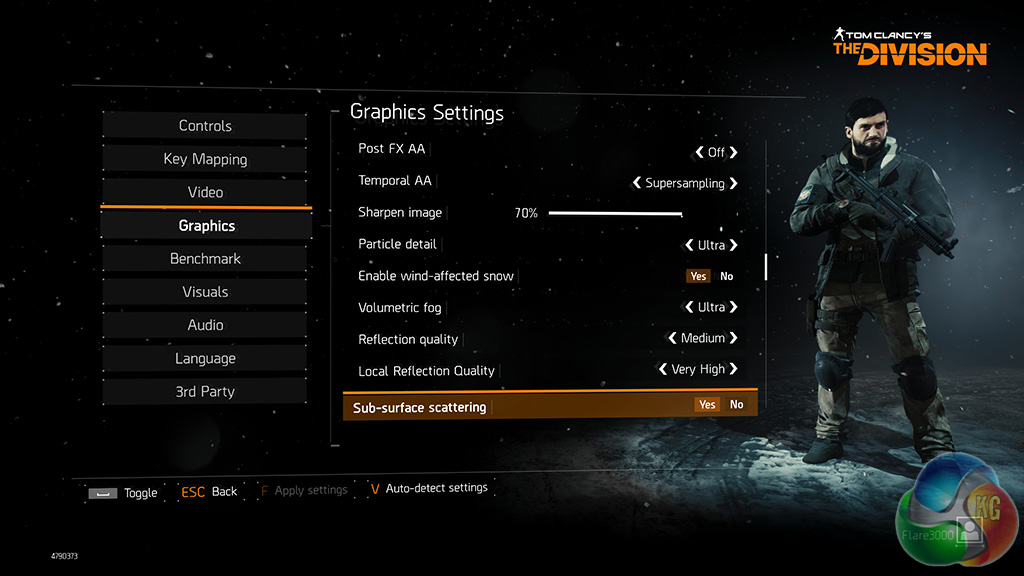
Task: Click the right arrow for Post FX AA
Action: (734, 153)
